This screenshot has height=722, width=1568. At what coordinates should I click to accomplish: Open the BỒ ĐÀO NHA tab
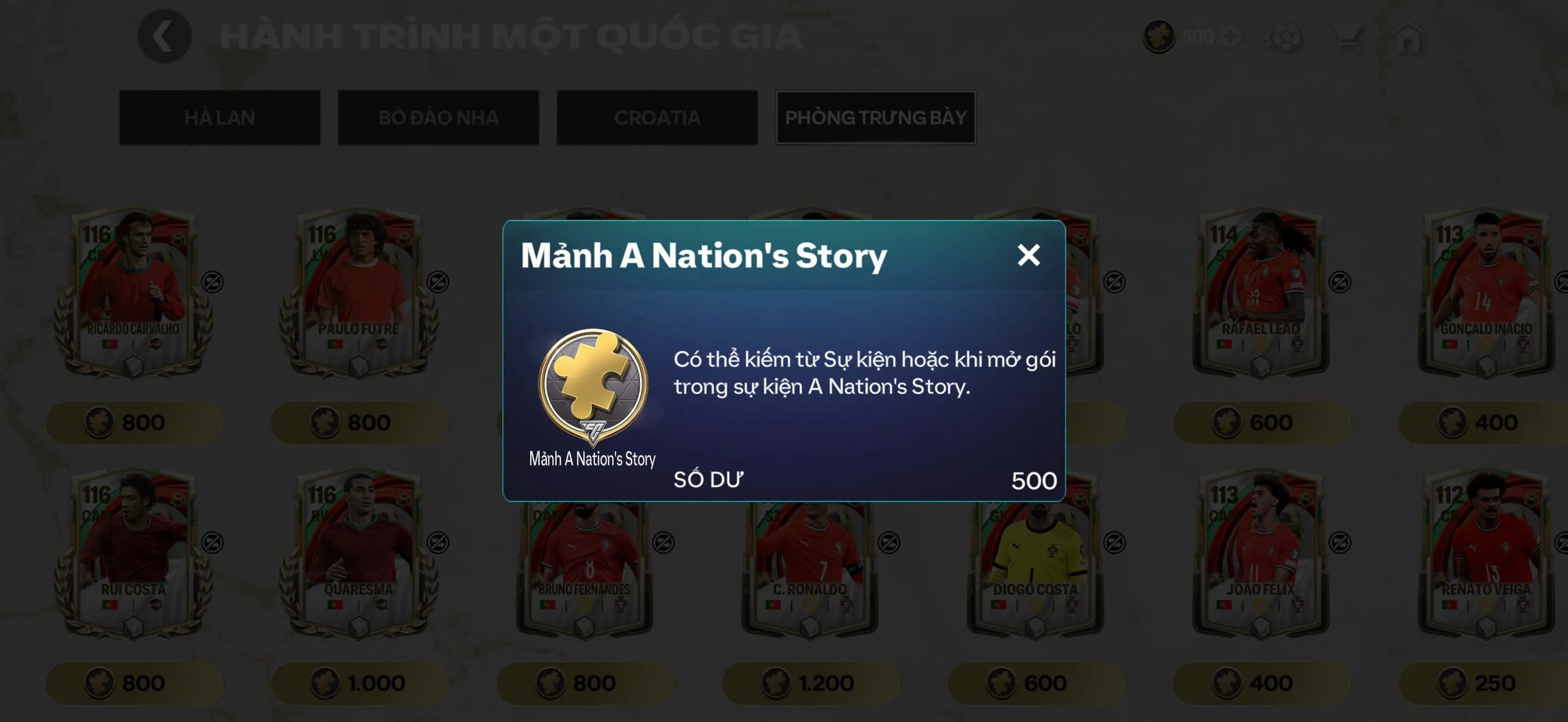[438, 118]
